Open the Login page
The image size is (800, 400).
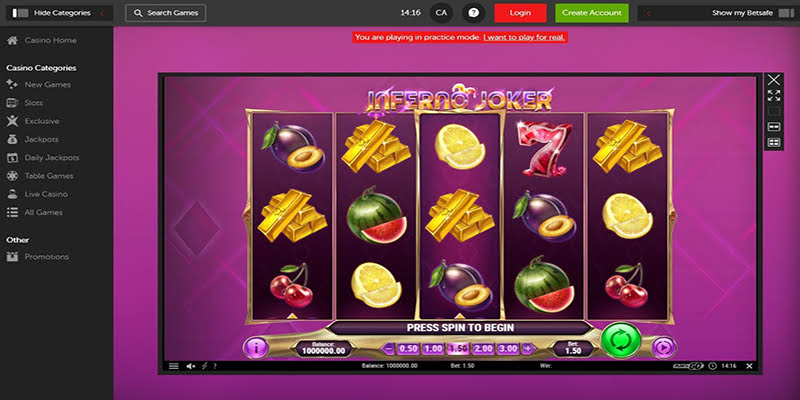click(520, 13)
